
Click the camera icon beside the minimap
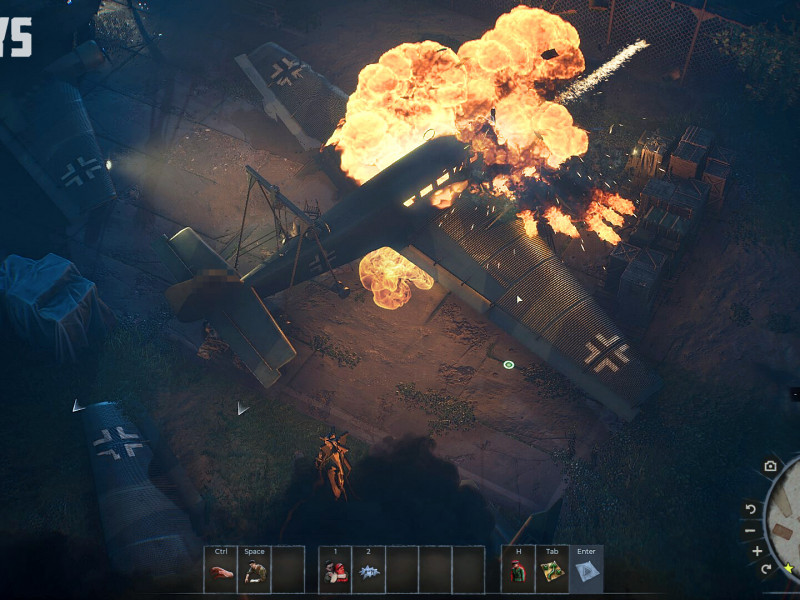pos(770,466)
